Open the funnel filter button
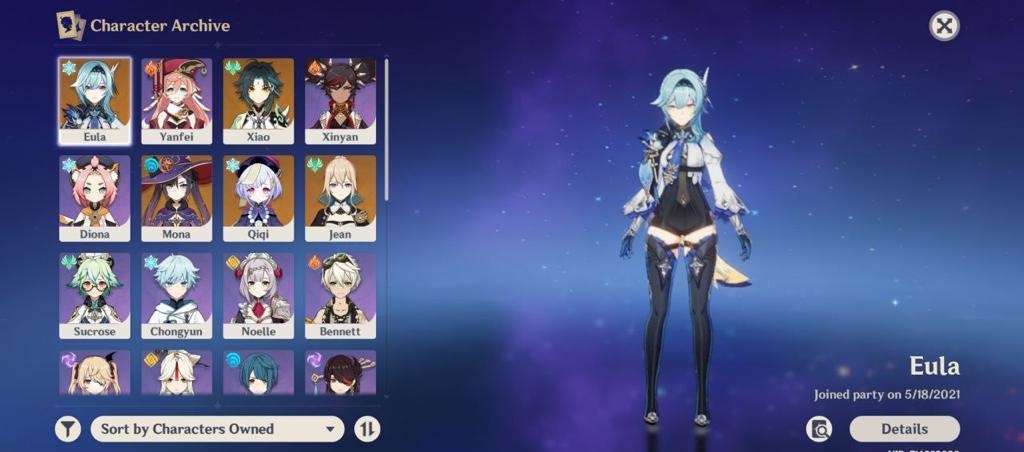Viewport: 1024px width, 452px height. [x=67, y=429]
